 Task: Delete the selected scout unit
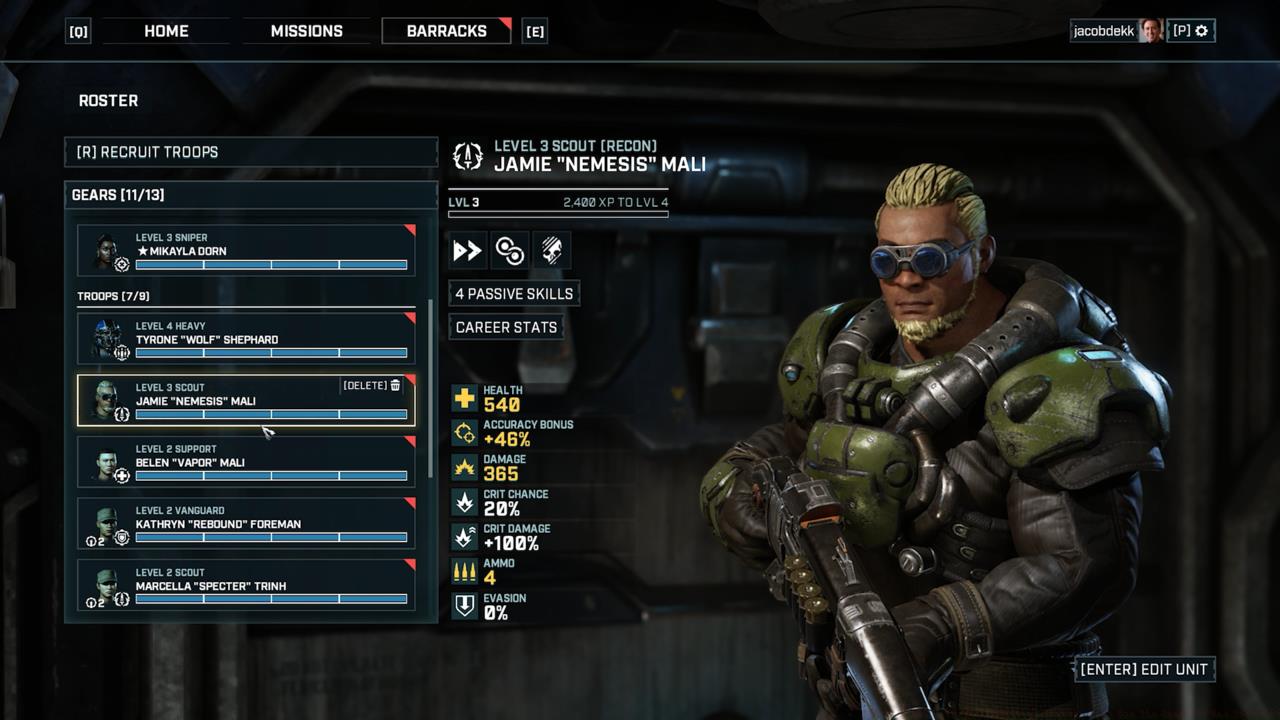tap(372, 385)
